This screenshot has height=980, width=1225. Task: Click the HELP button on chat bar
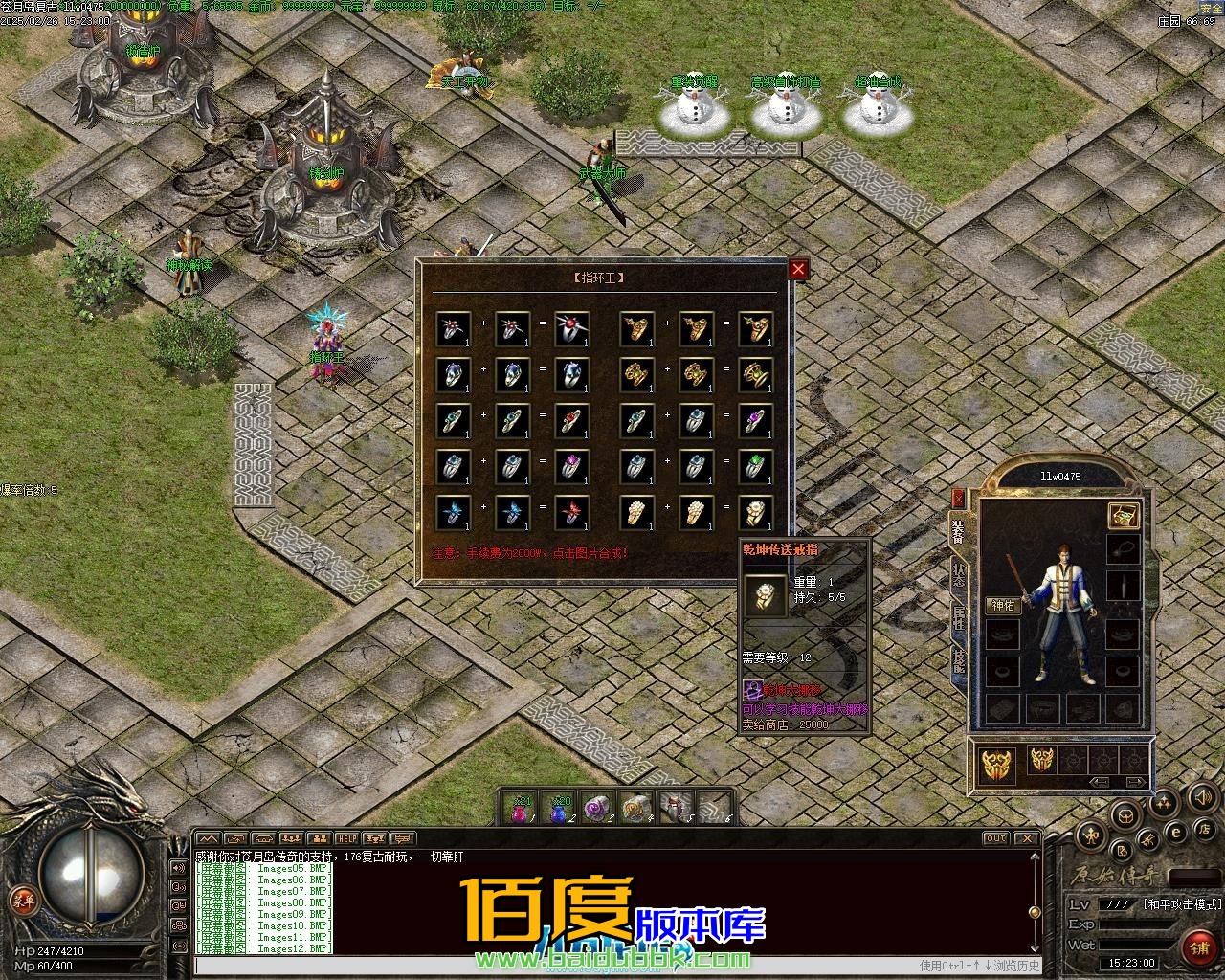click(346, 839)
